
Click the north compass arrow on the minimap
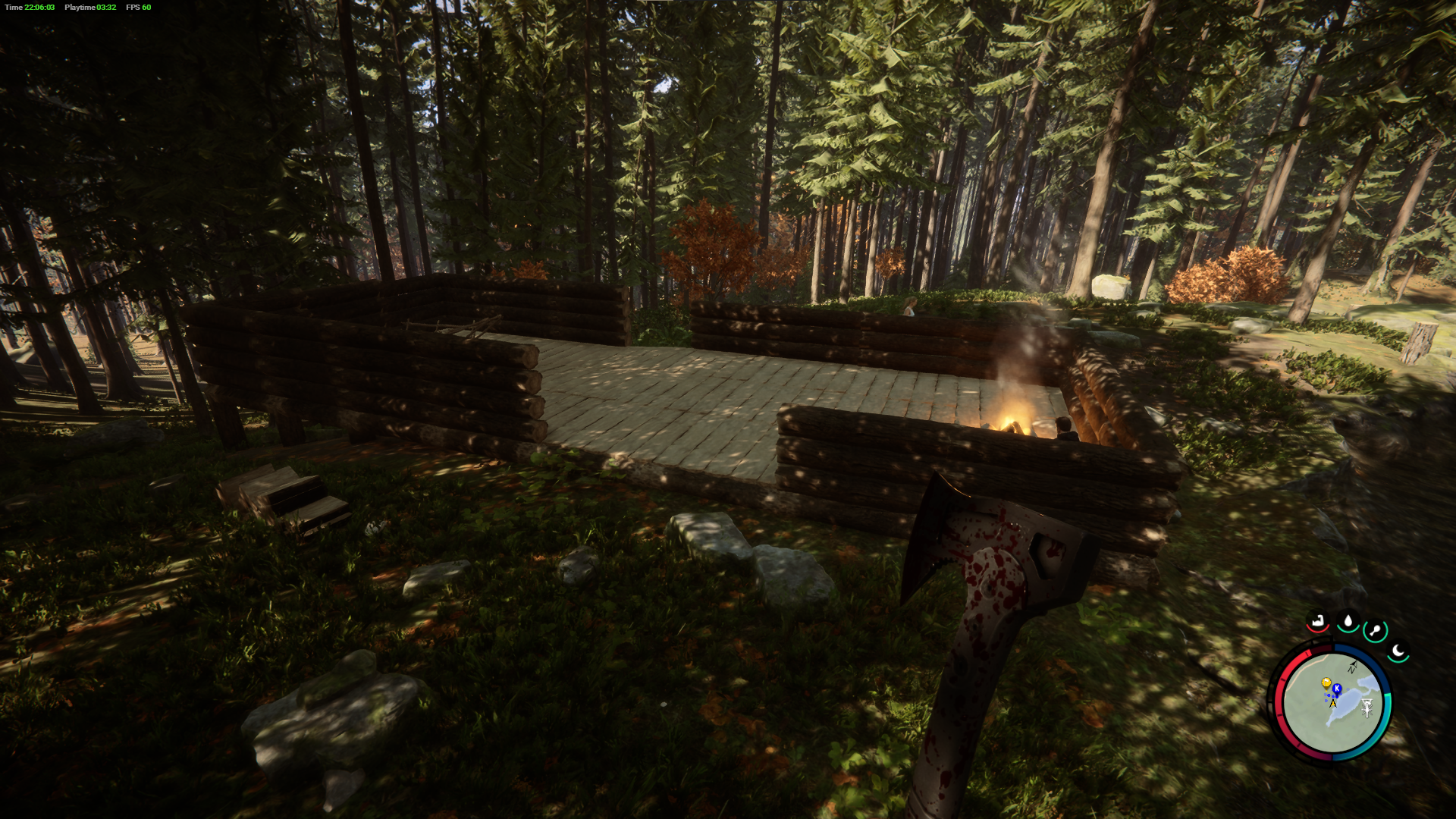pos(1353,666)
